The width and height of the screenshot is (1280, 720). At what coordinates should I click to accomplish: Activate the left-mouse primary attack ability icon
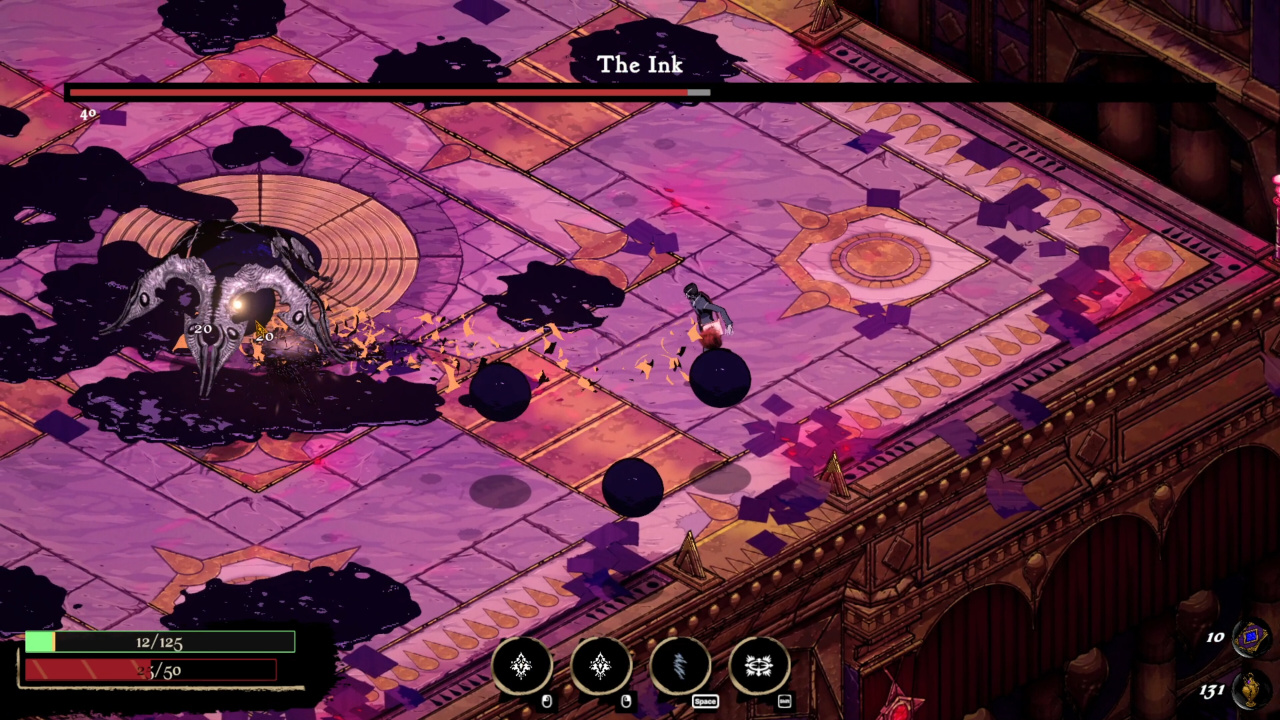coord(521,665)
